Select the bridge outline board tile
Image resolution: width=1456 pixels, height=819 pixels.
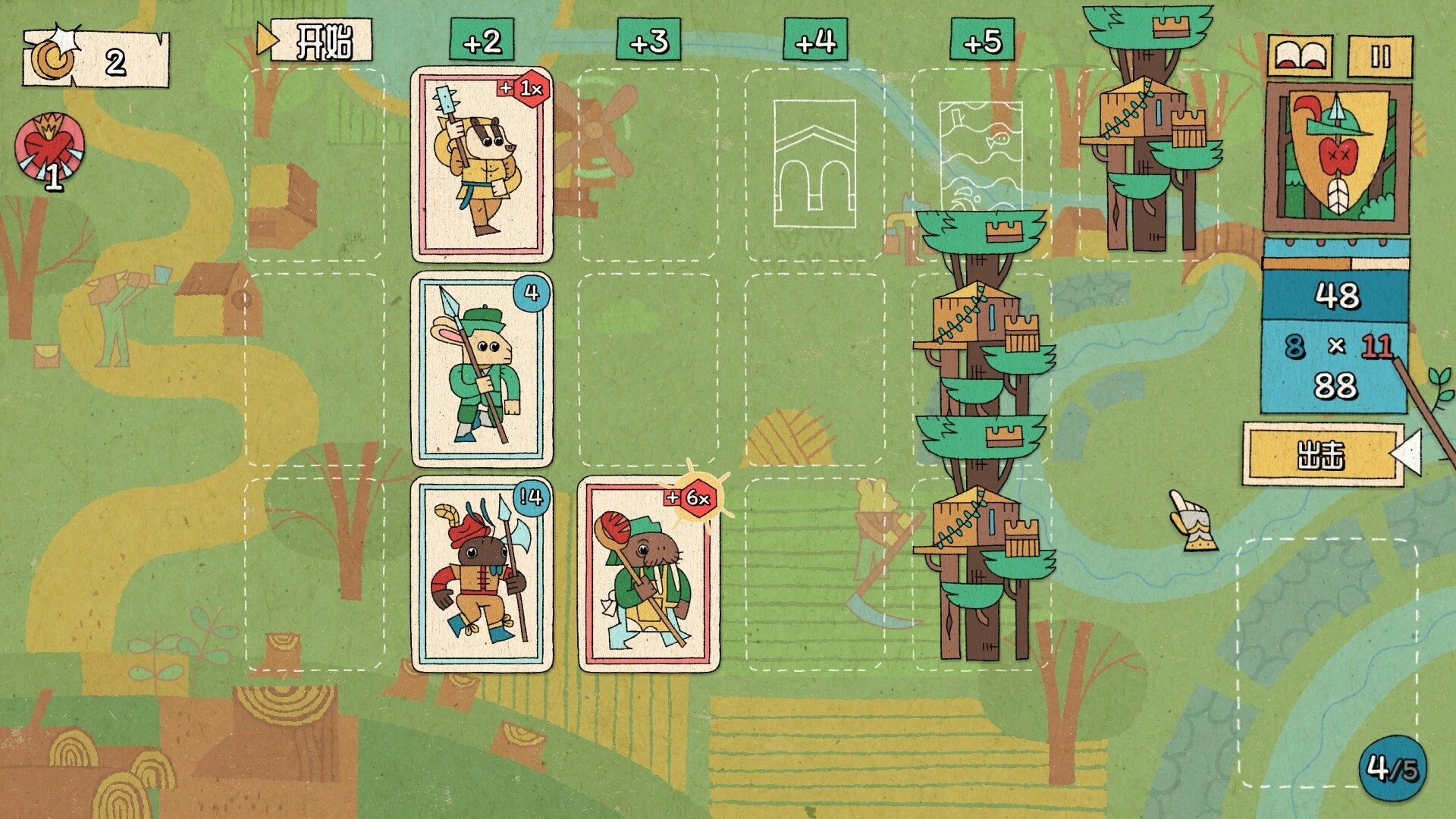pyautogui.click(x=814, y=165)
